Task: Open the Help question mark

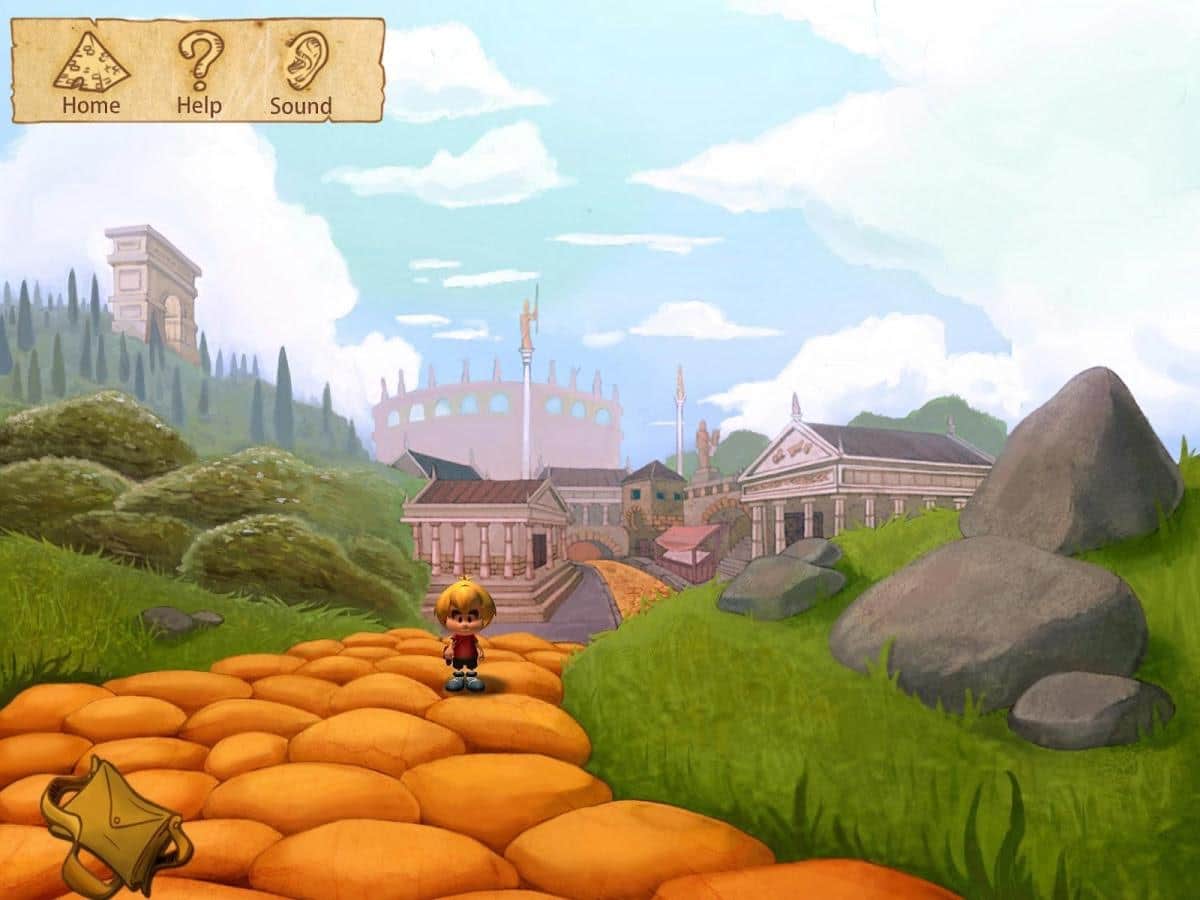Action: tap(200, 72)
